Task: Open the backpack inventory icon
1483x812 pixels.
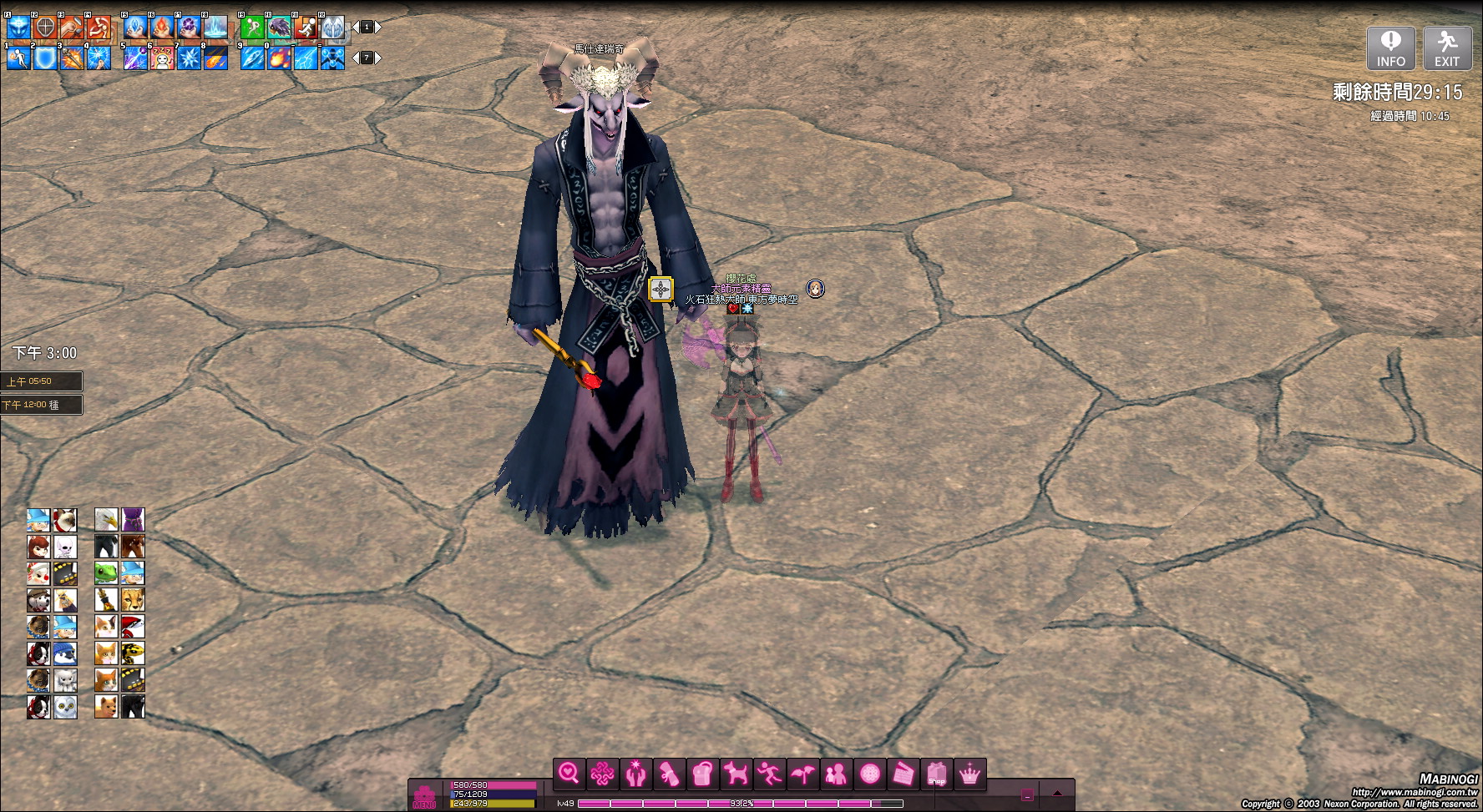Action: pos(702,774)
